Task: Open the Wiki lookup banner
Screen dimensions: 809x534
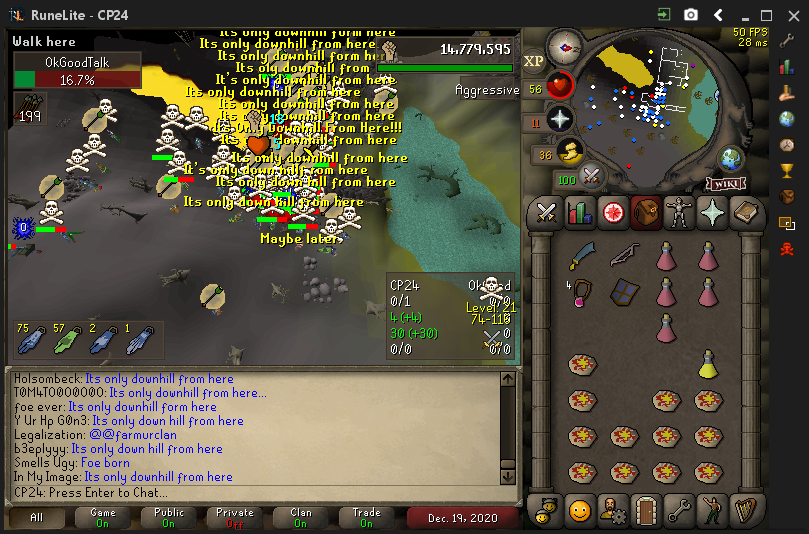Action: [726, 183]
